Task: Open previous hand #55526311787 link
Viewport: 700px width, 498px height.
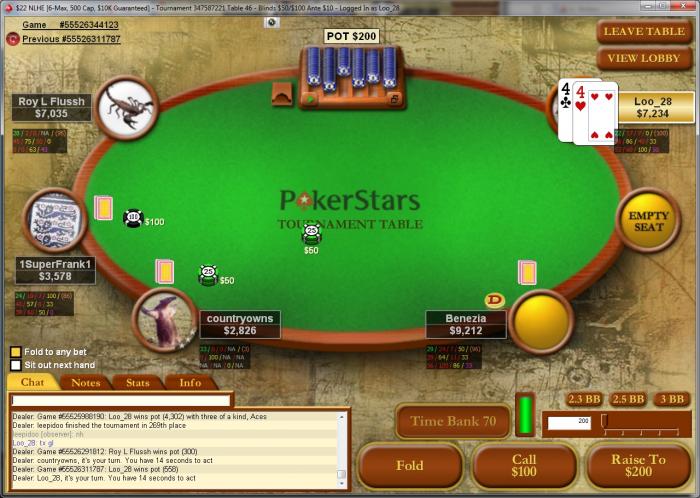Action: click(x=71, y=39)
